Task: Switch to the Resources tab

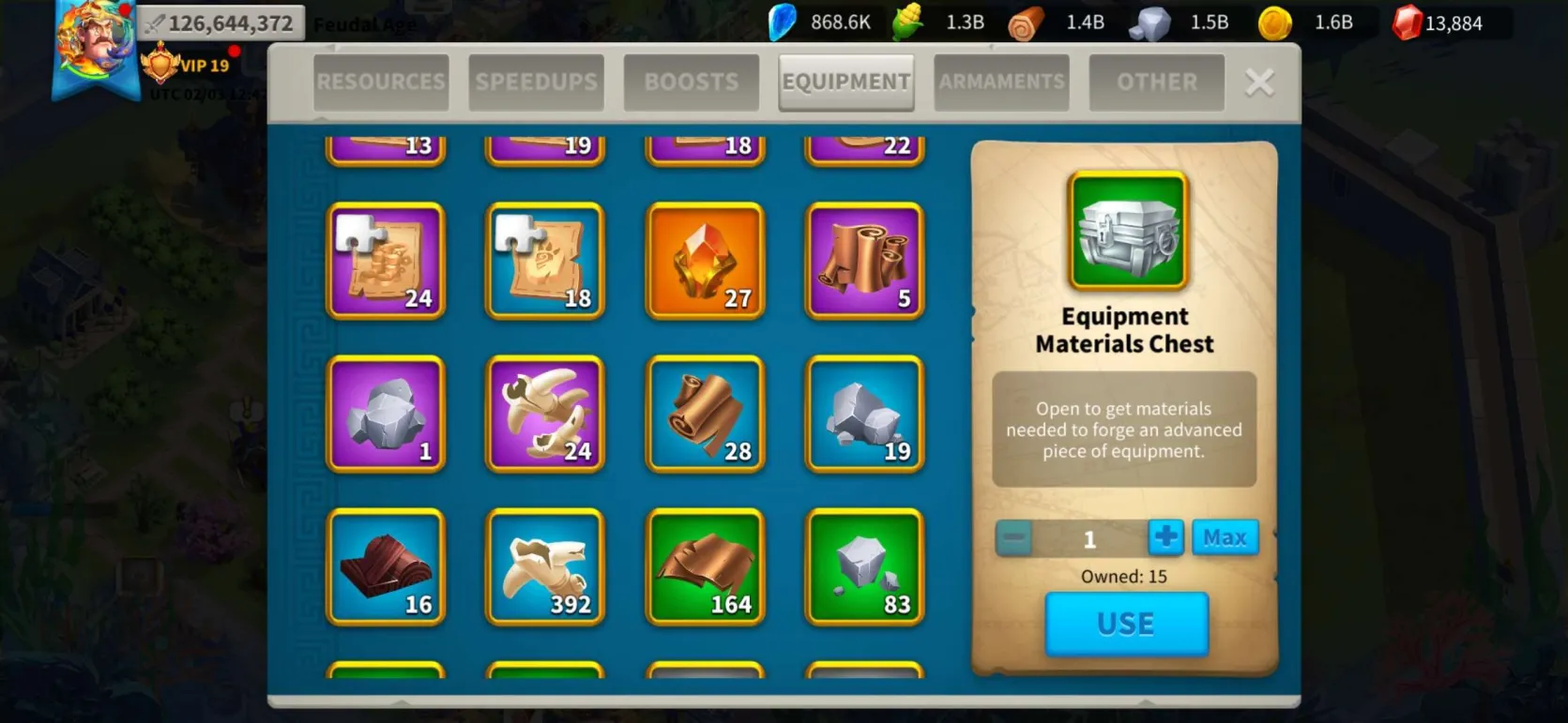Action: (x=380, y=83)
